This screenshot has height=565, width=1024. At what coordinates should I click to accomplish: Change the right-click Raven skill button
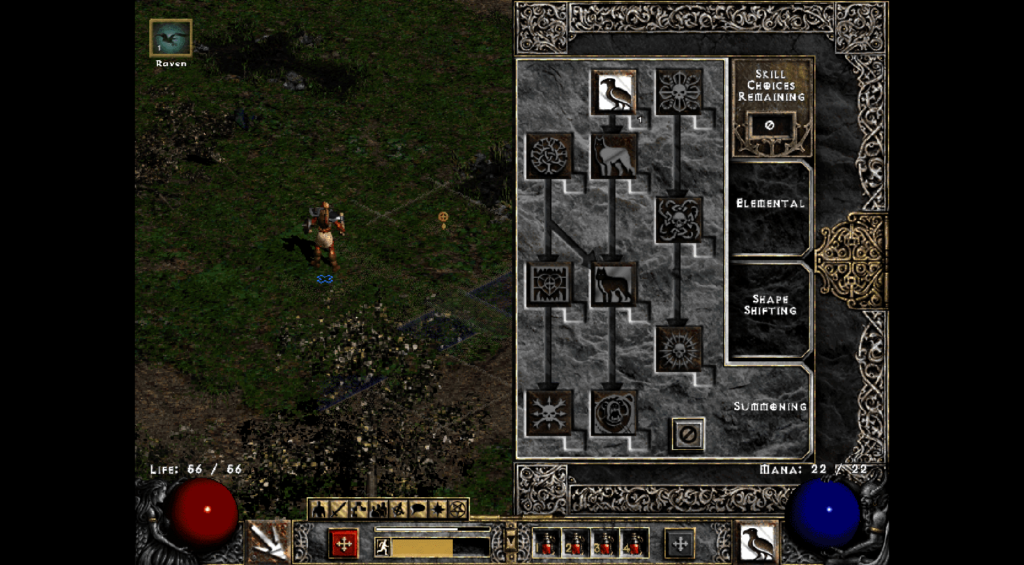[759, 542]
